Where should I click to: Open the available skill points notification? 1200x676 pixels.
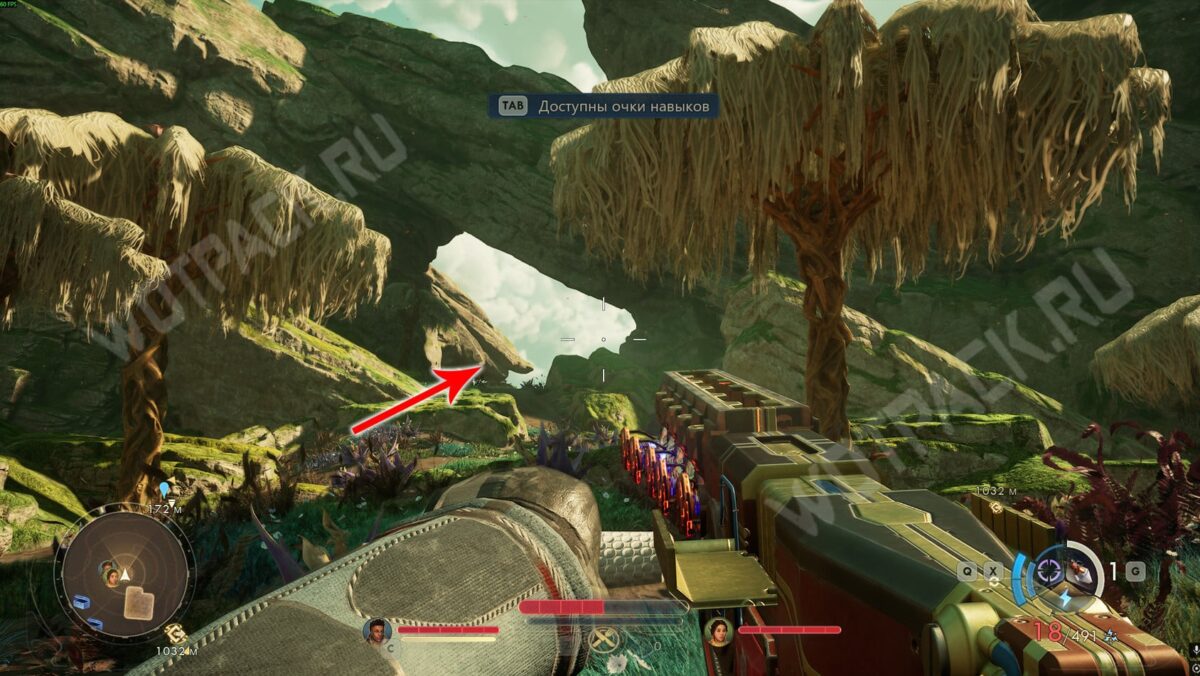click(603, 106)
